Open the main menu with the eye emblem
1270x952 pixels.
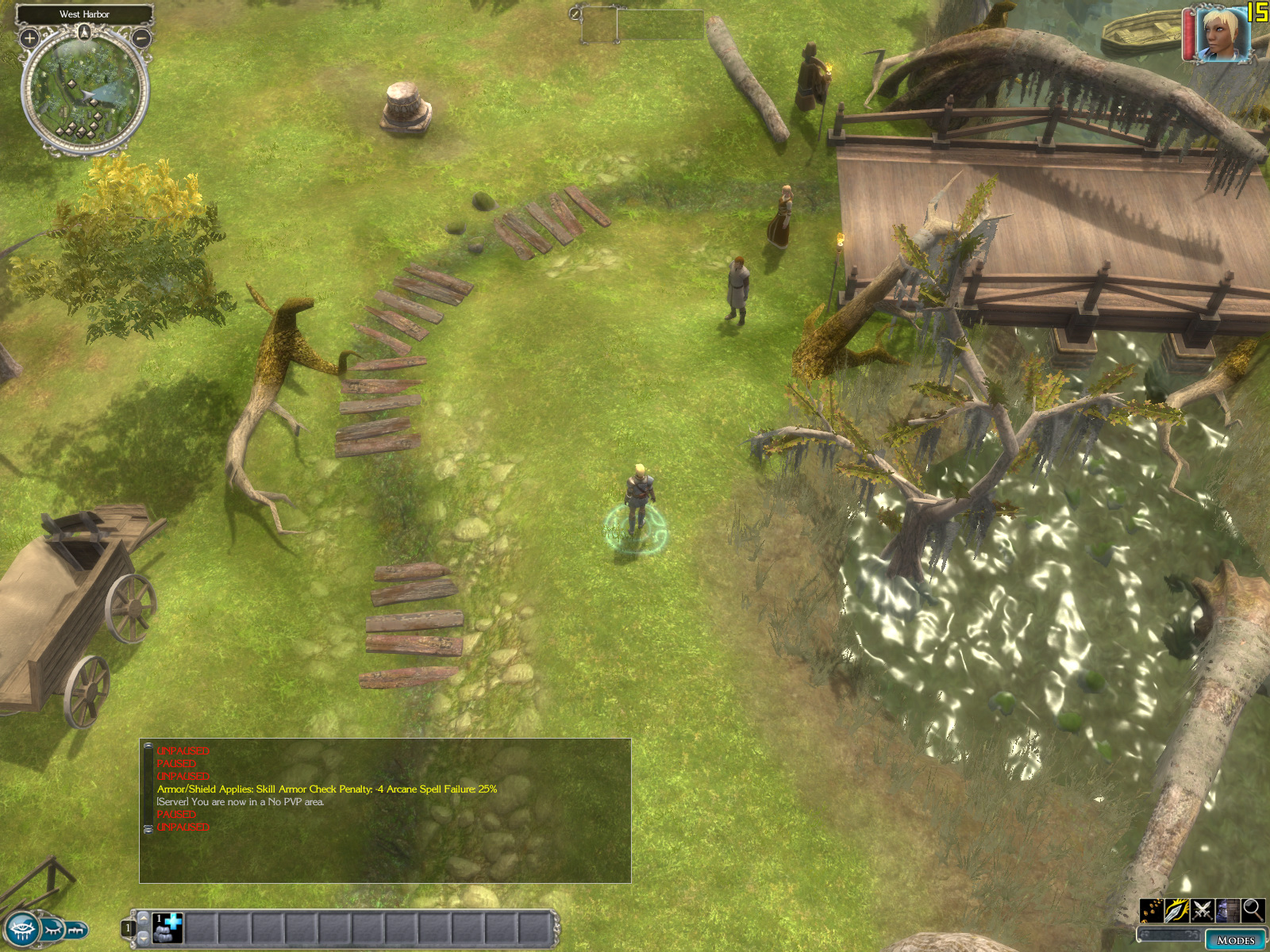tap(21, 929)
